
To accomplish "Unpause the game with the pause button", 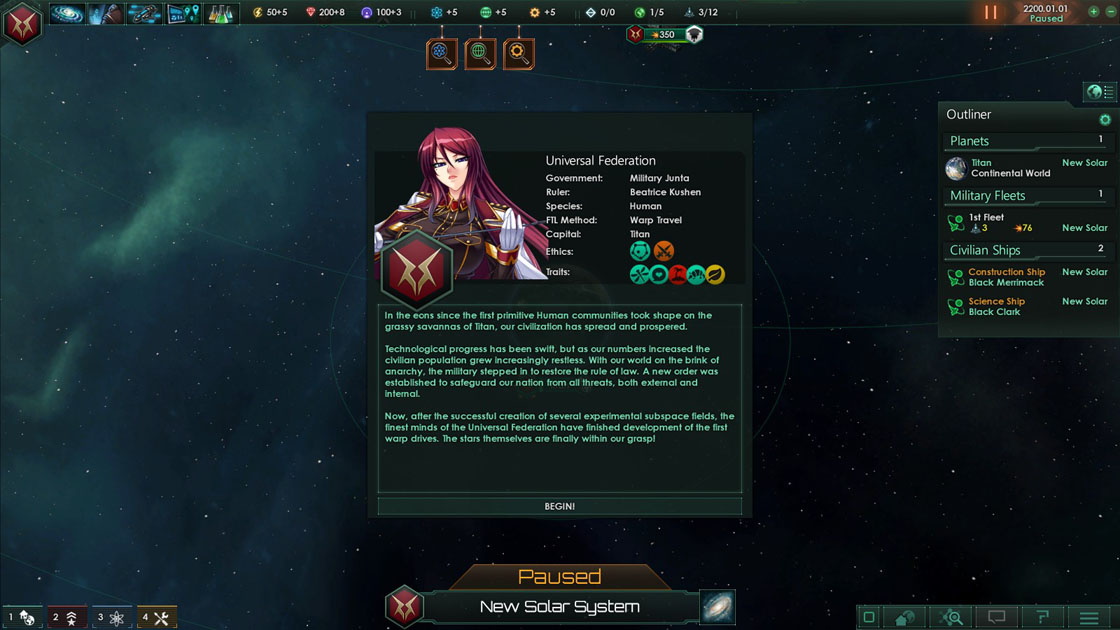I will 991,13.
